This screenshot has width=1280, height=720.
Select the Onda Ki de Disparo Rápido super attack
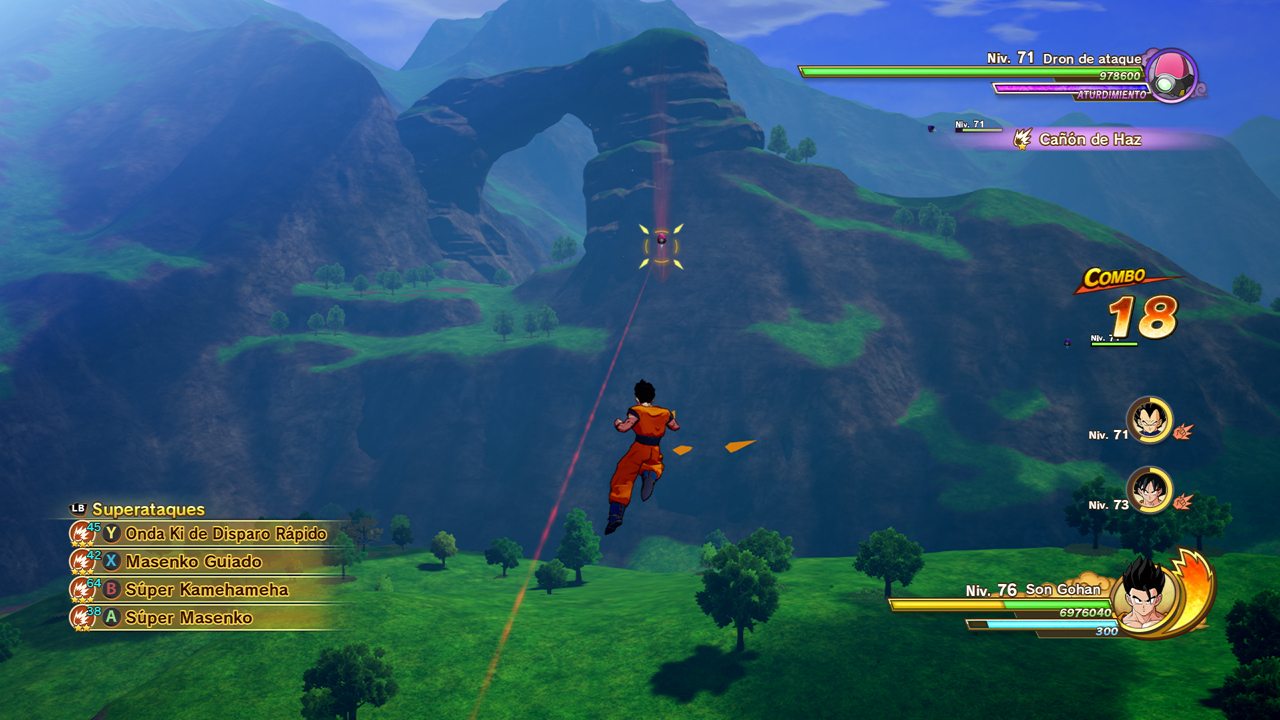[x=225, y=534]
